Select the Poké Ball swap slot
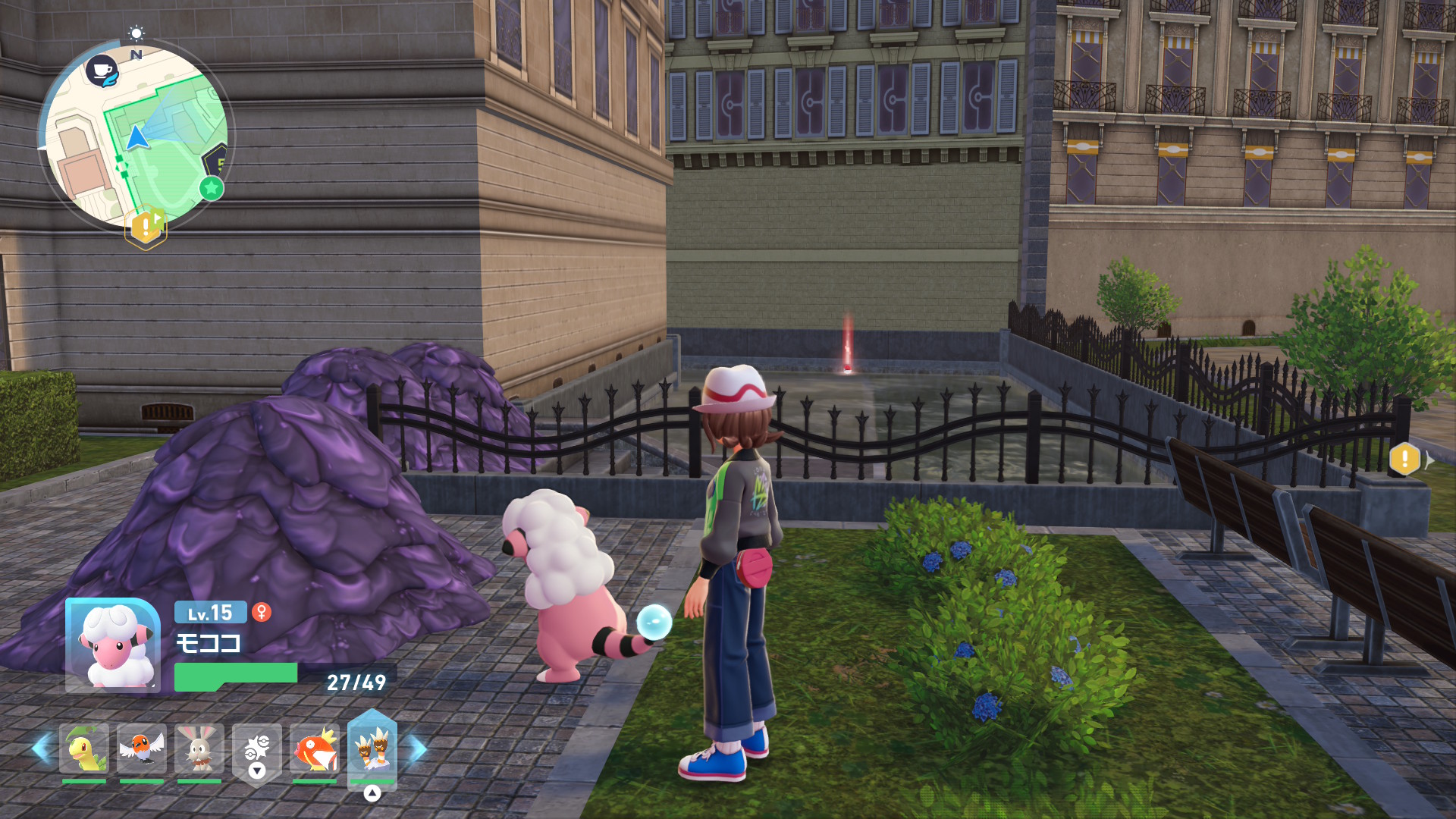The width and height of the screenshot is (1456, 819). (257, 751)
